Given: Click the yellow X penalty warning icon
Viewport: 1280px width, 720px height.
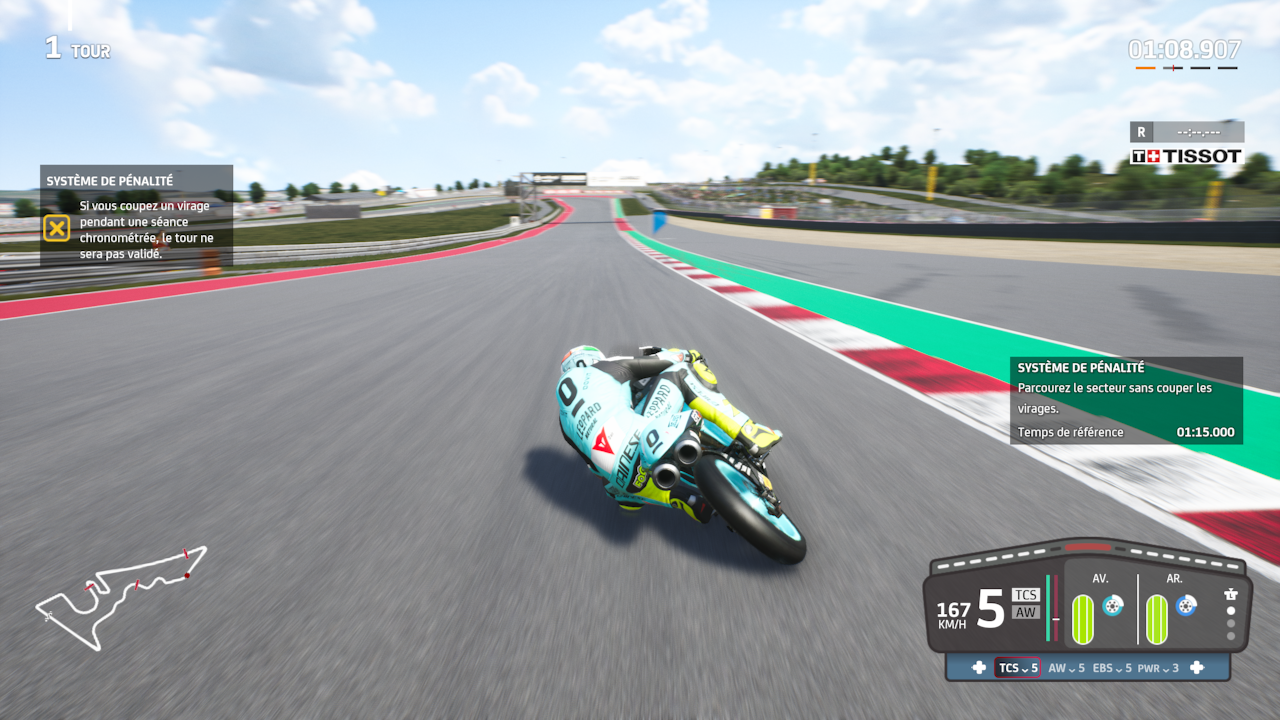Looking at the screenshot, I should (x=57, y=229).
